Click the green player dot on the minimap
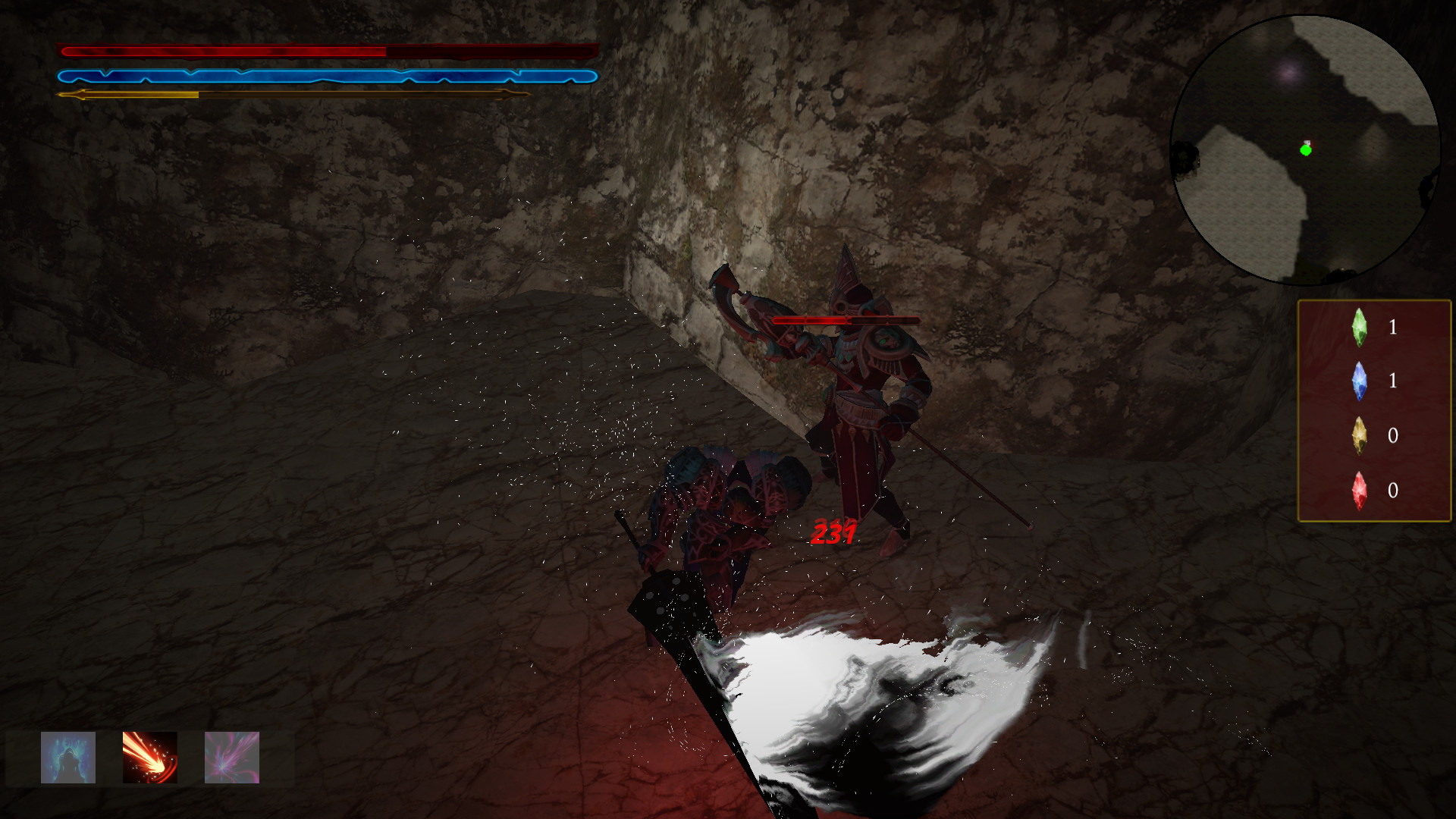 point(1306,150)
